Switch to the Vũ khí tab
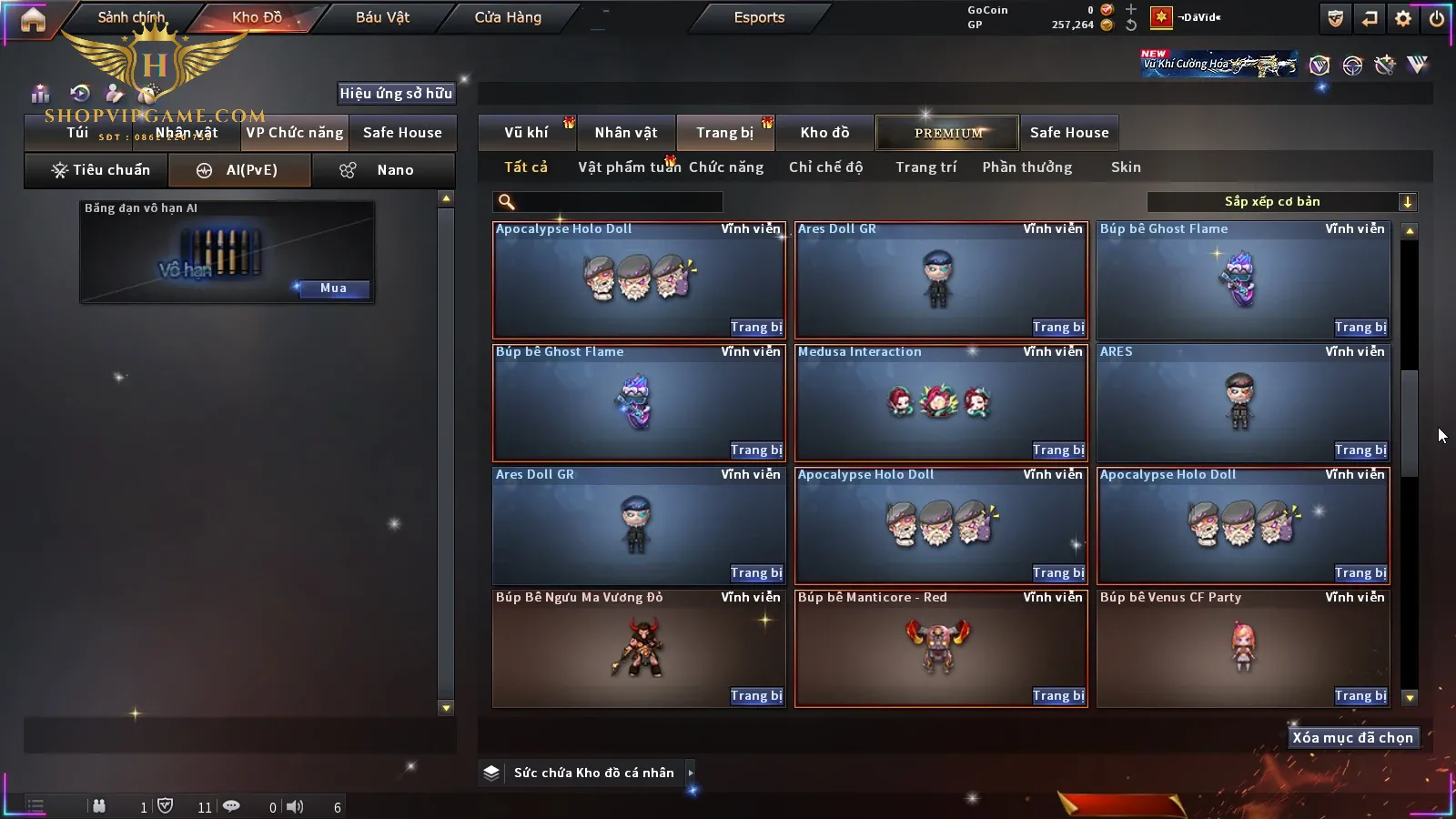Image resolution: width=1456 pixels, height=819 pixels. pos(526,133)
